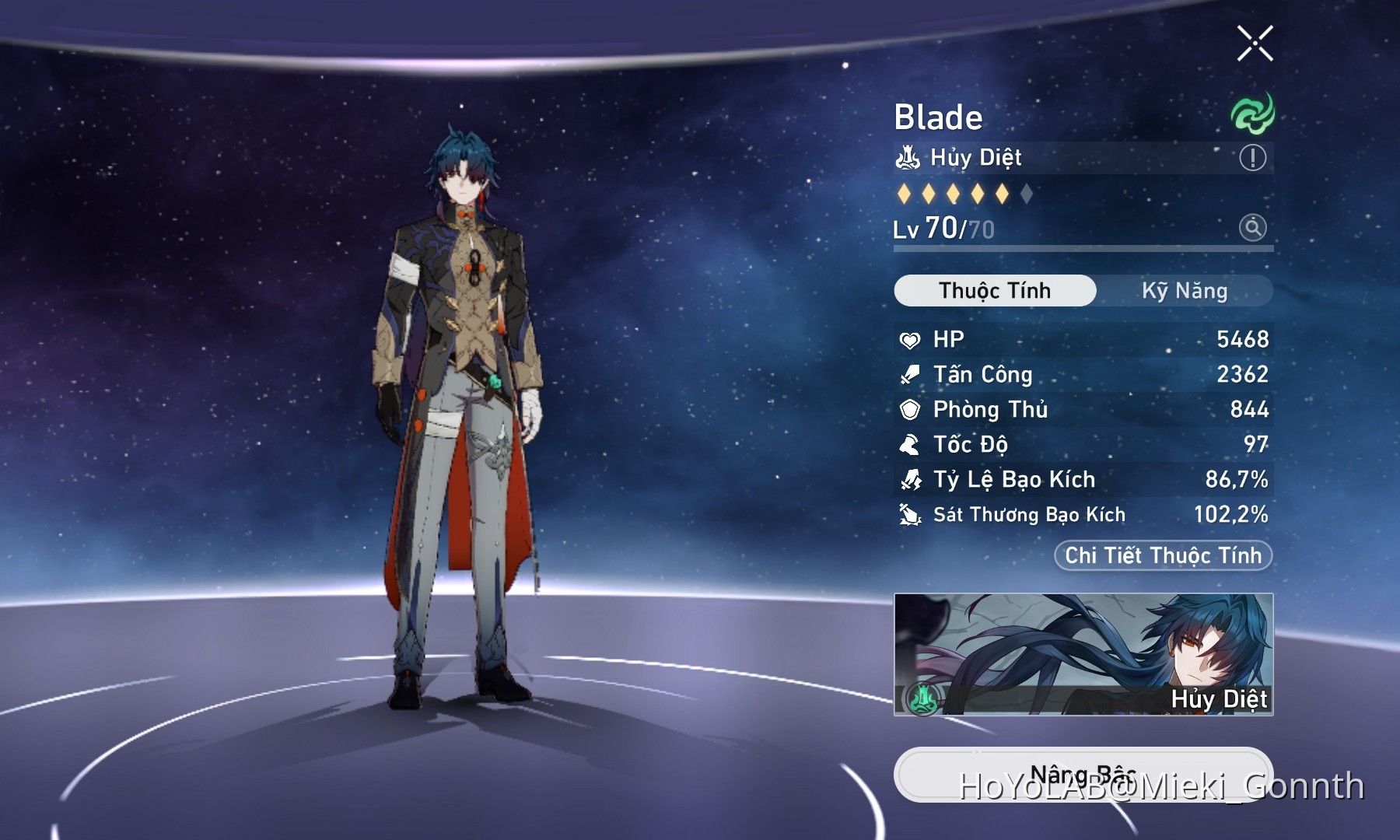
Task: Close the Blade character screen
Action: pos(1255,43)
